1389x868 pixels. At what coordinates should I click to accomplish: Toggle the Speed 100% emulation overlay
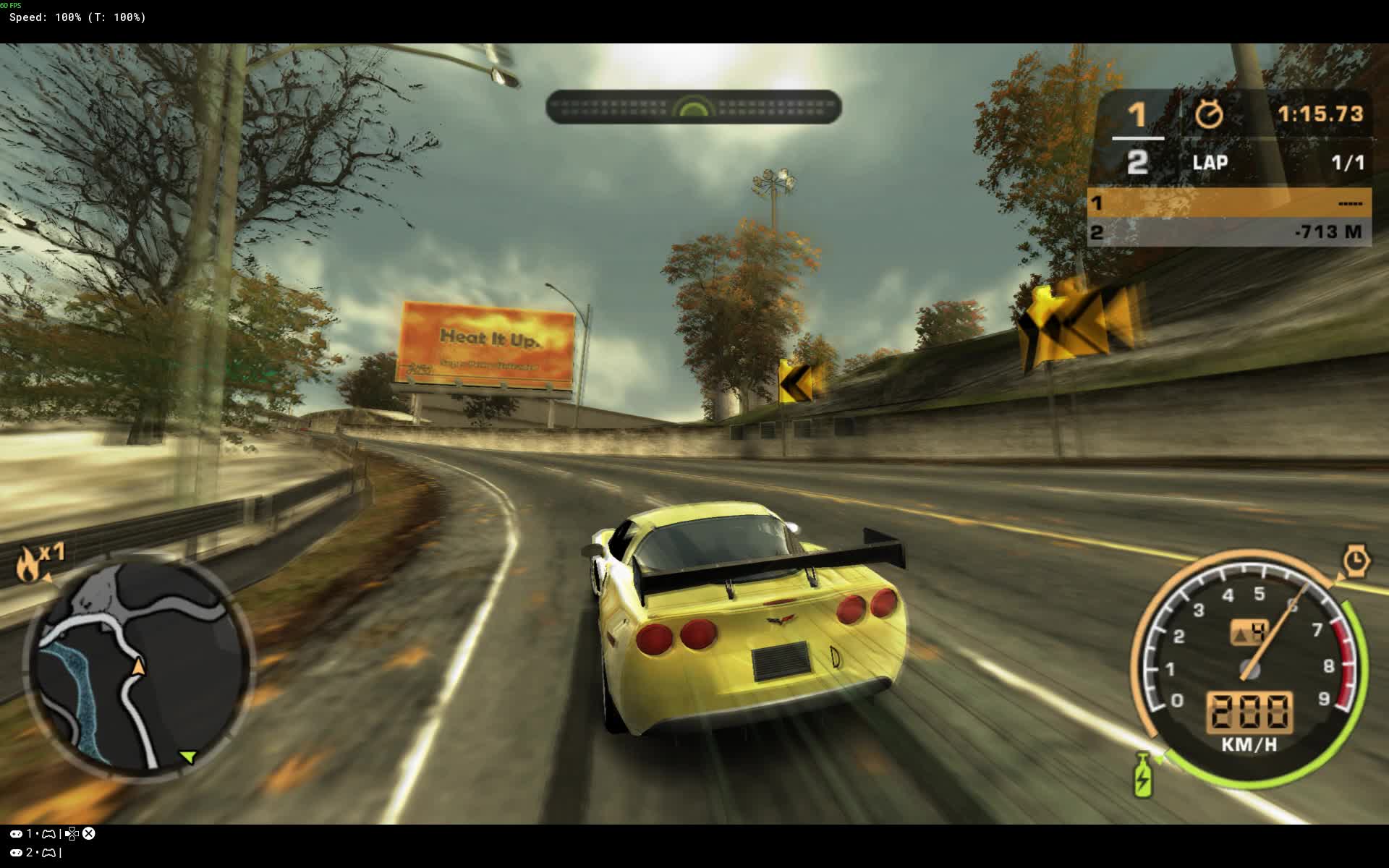point(76,17)
